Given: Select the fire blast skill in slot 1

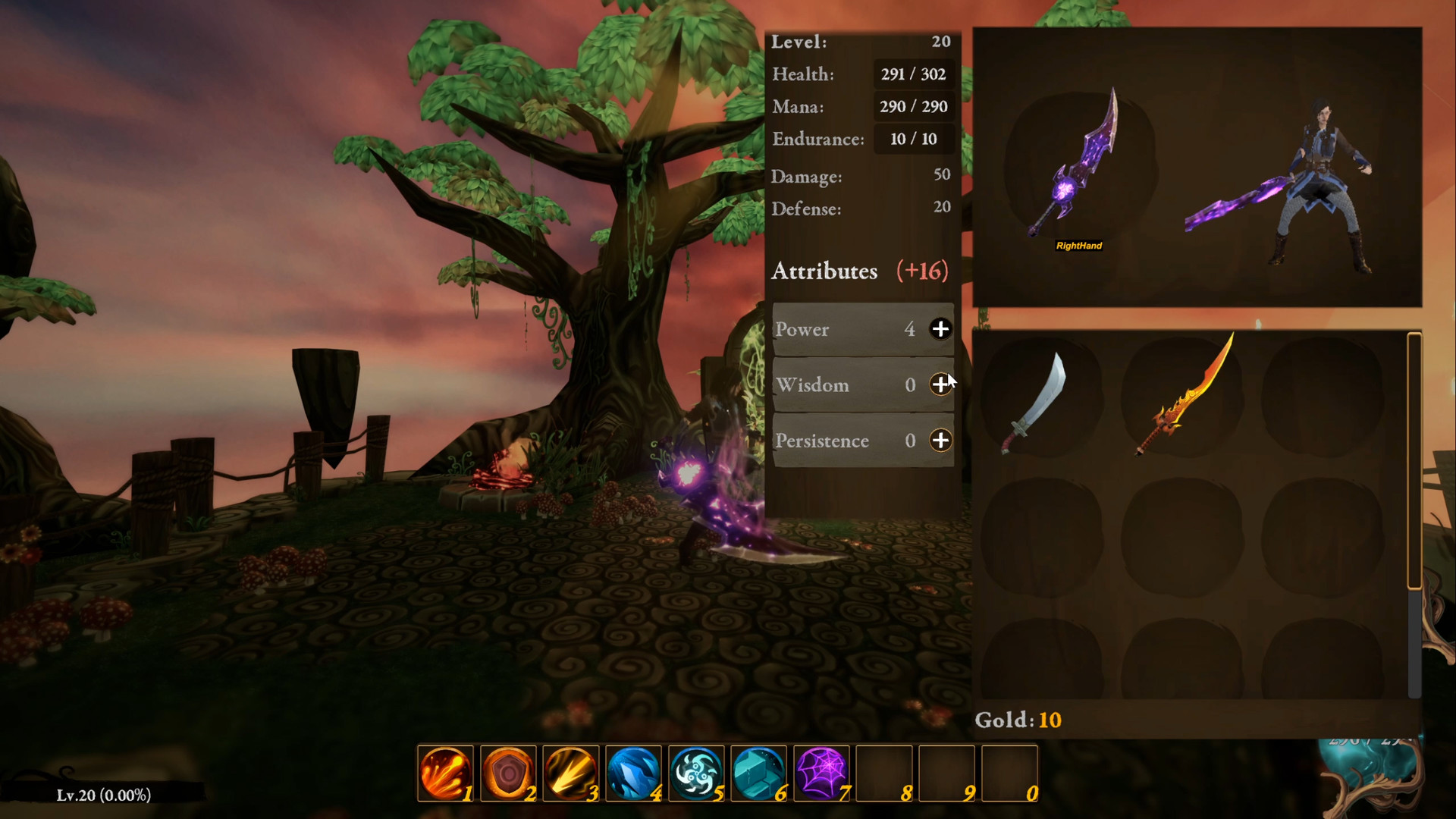Looking at the screenshot, I should (x=446, y=773).
